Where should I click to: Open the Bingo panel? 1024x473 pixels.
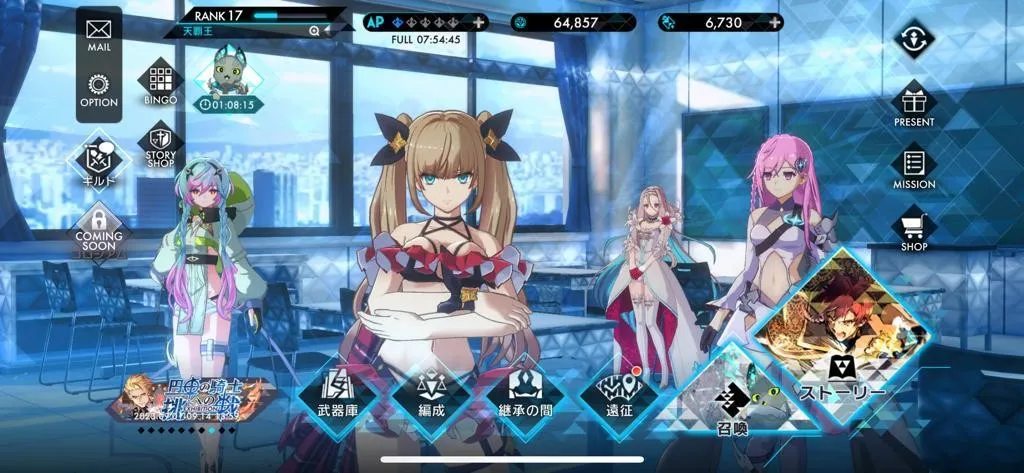(160, 80)
